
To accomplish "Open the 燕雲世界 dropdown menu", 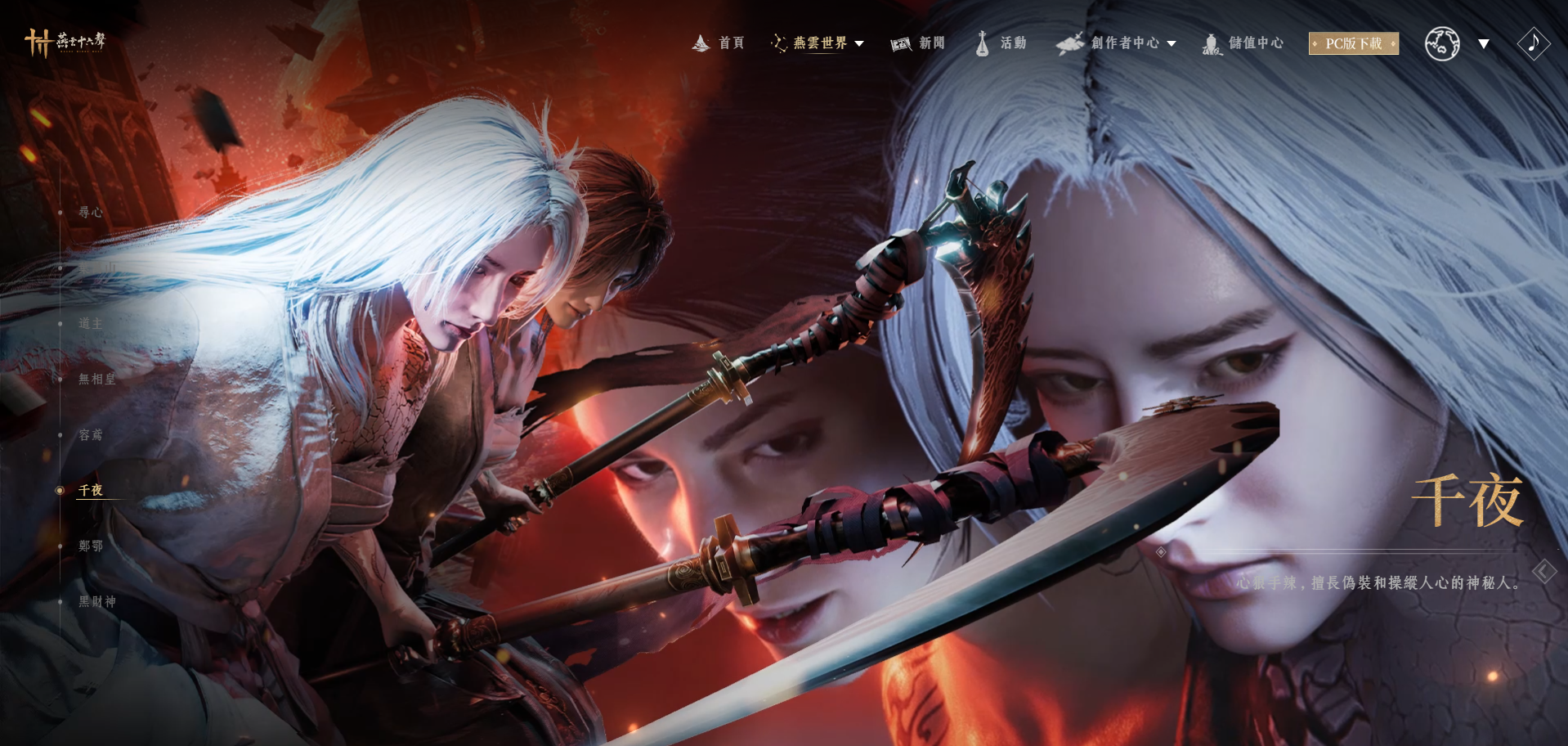I will pyautogui.click(x=818, y=43).
